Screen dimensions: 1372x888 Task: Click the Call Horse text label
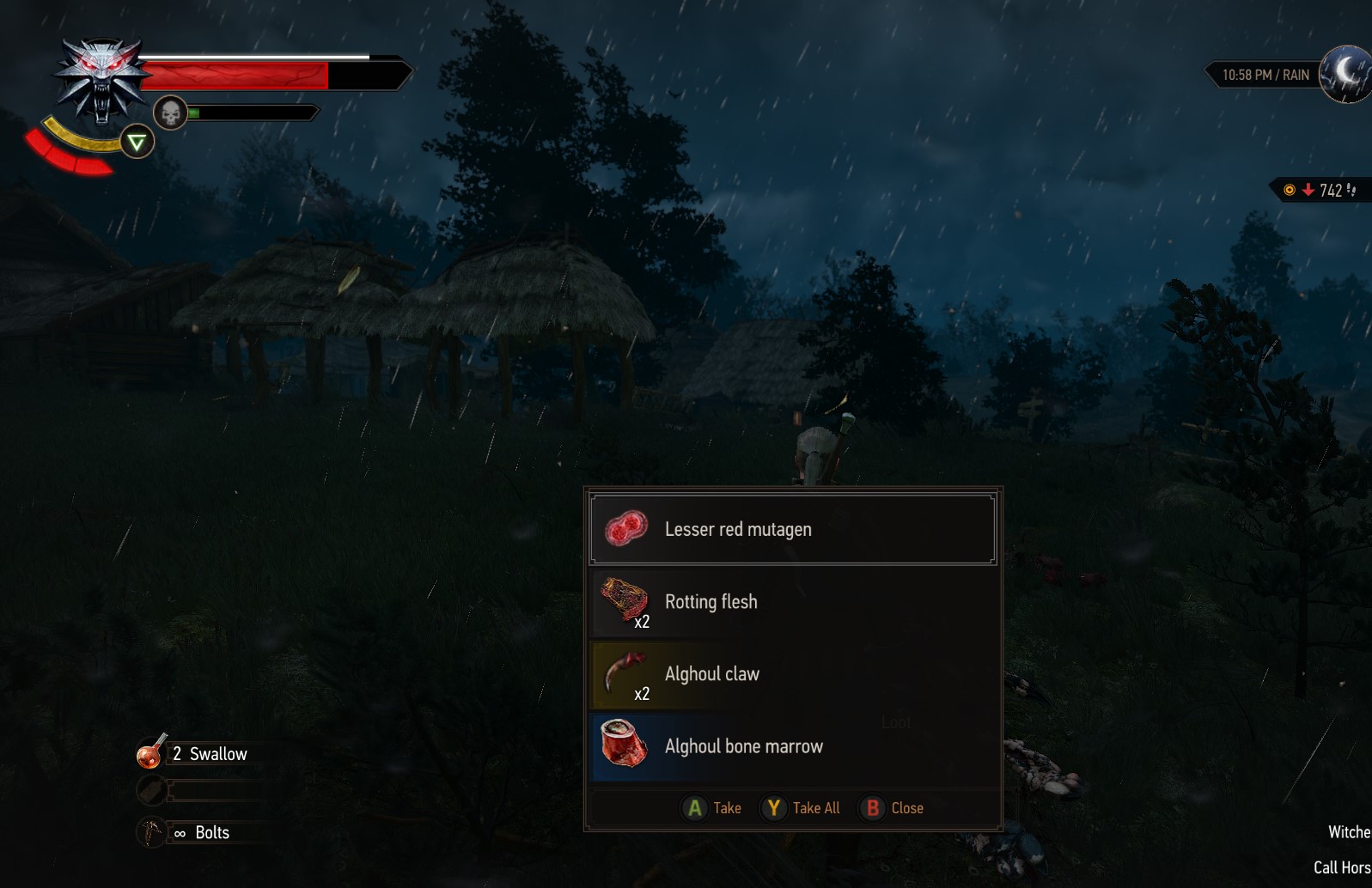(1343, 867)
